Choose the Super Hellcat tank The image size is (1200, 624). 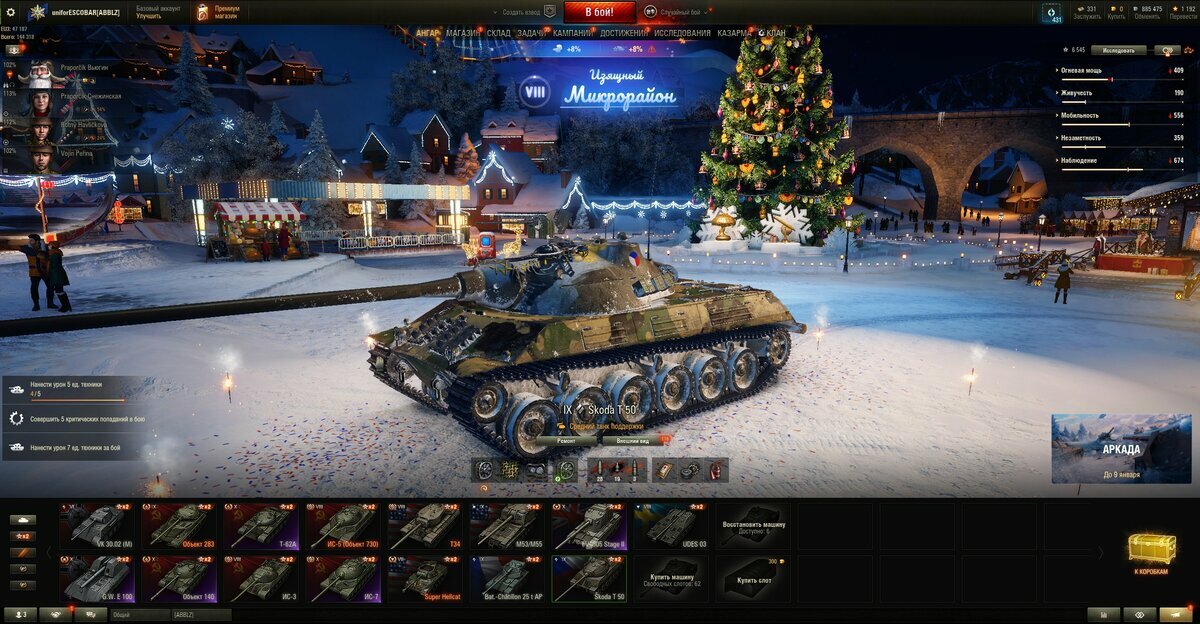(x=425, y=579)
